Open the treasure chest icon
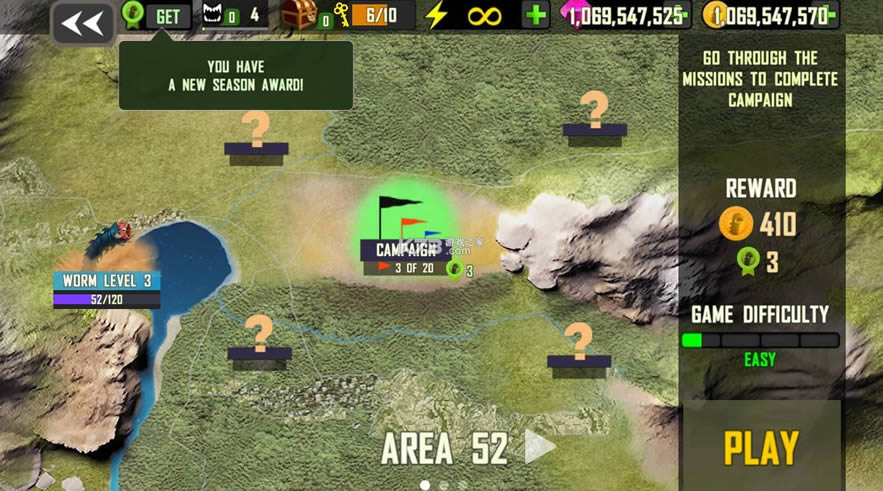883x491 pixels. pos(299,15)
